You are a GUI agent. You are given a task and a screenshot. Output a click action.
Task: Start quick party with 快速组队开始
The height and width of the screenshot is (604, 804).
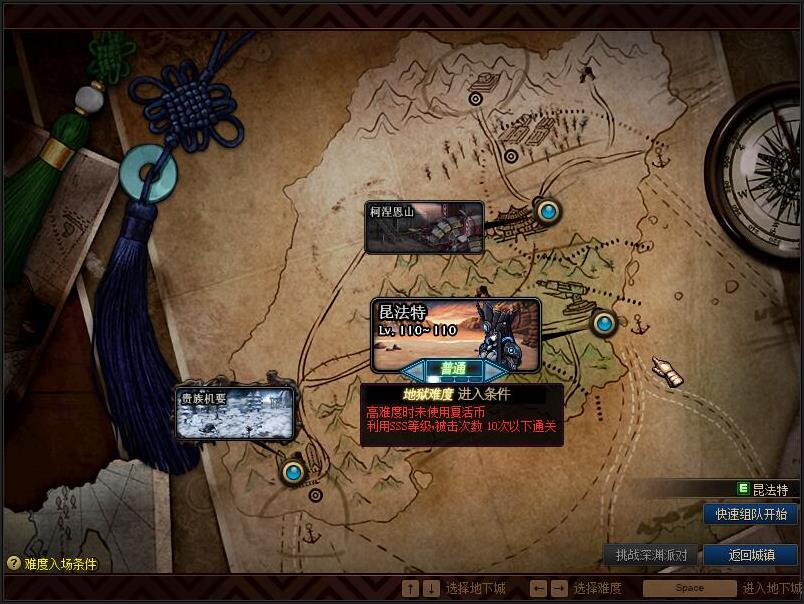751,514
